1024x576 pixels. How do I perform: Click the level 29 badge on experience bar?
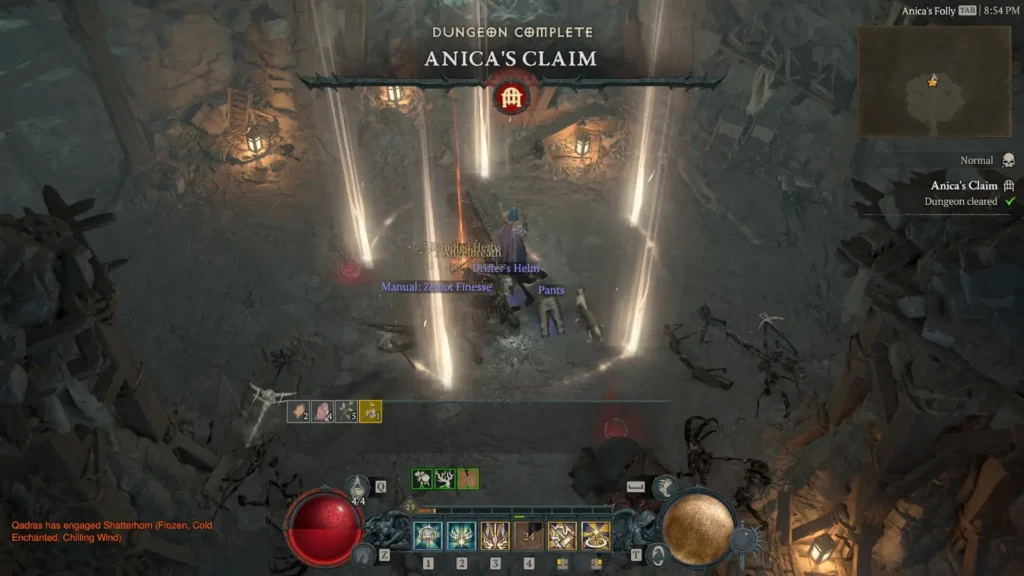(x=409, y=509)
